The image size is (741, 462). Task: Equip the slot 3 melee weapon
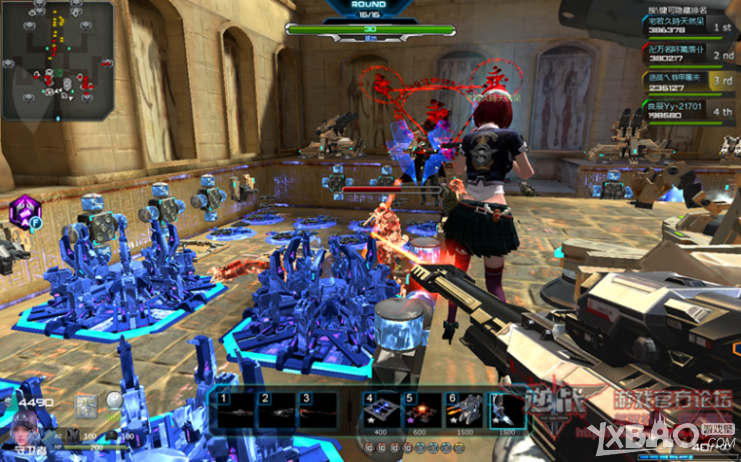pos(318,410)
